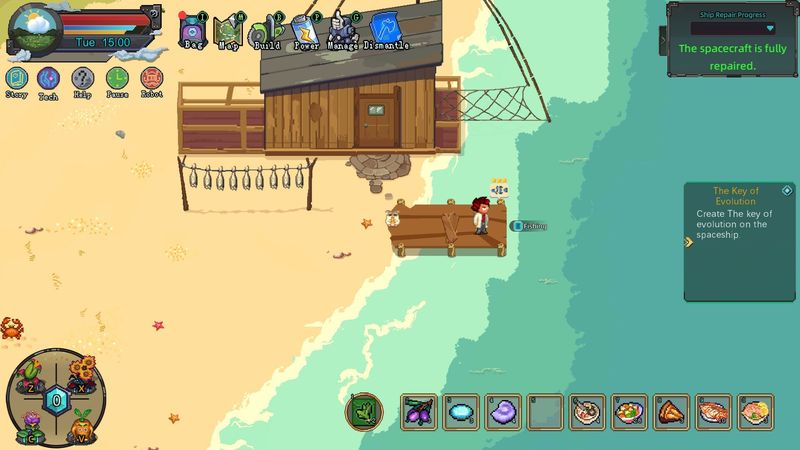Image resolution: width=800 pixels, height=450 pixels.
Task: Open the Bag inventory
Action: tap(192, 31)
